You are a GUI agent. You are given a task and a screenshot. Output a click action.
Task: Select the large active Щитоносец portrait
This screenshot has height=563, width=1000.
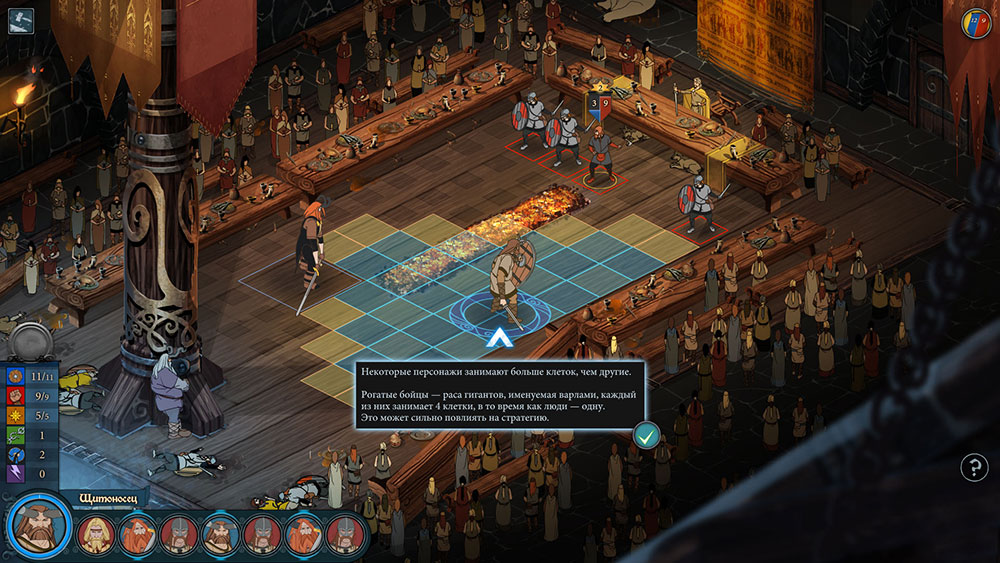(38, 526)
